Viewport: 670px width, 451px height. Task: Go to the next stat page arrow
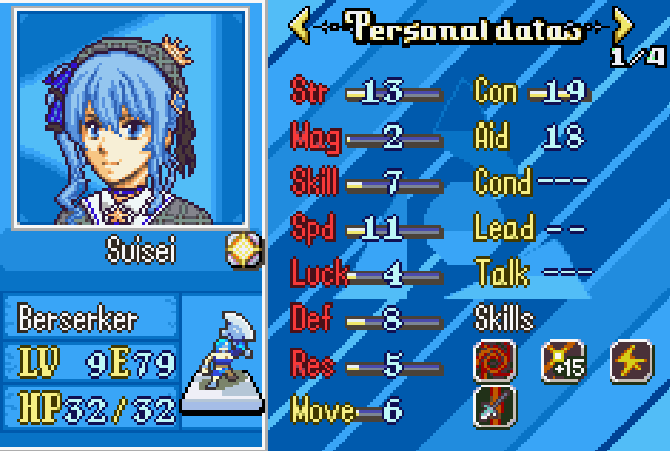point(623,27)
